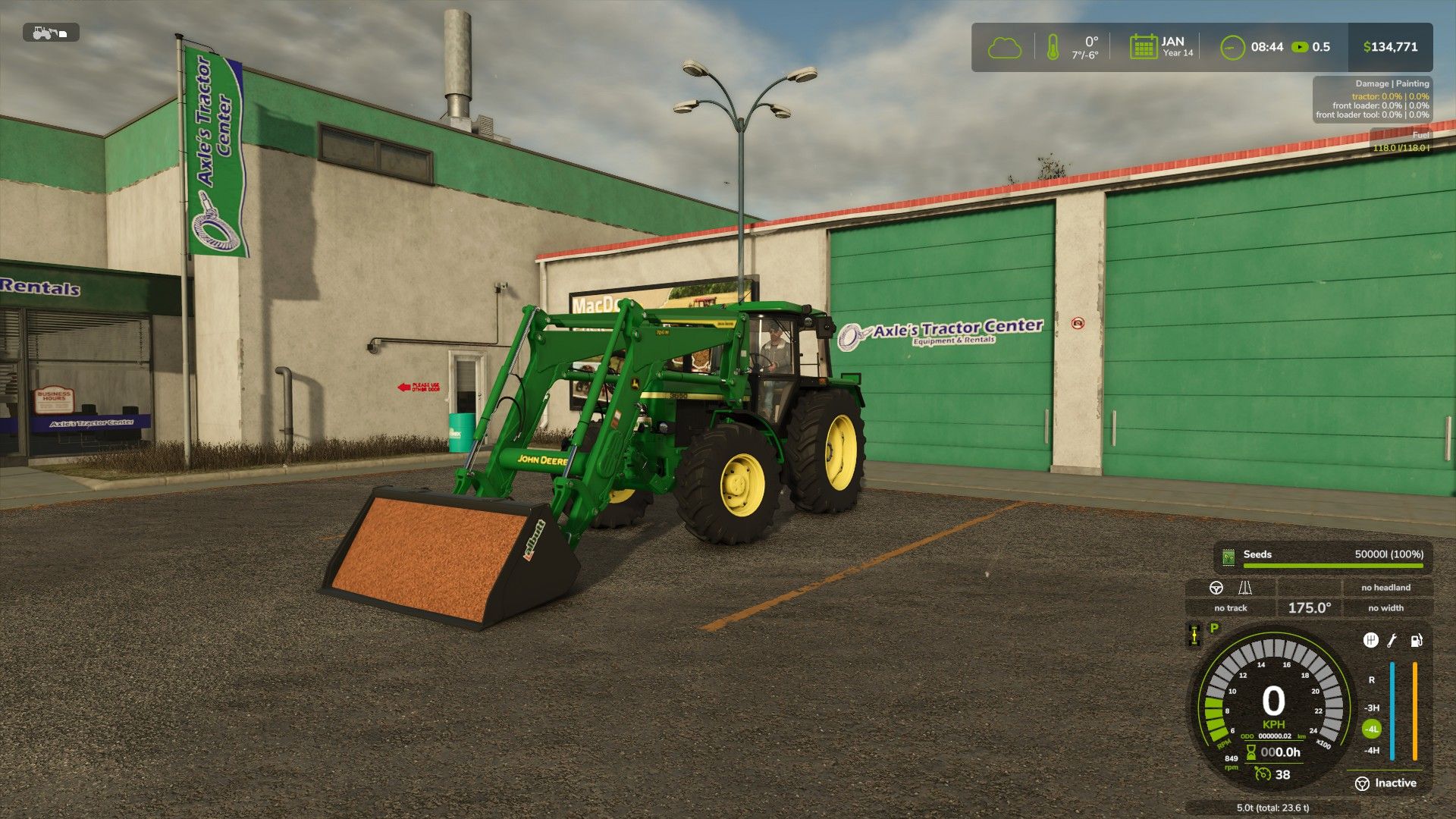Click the hourglass operating hours icon

pyautogui.click(x=1250, y=753)
